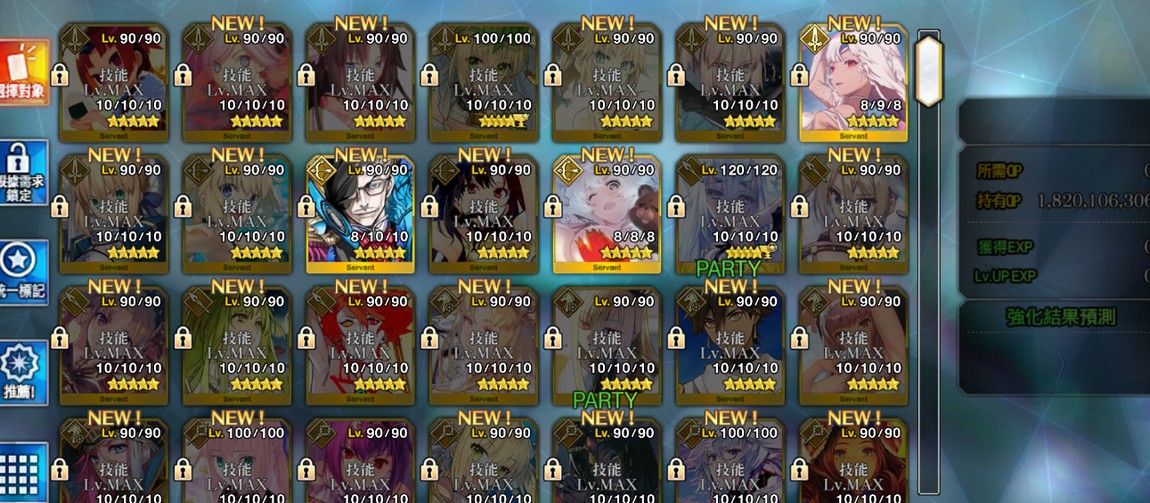Select the white-haired servant card with 8/9/8 skills
This screenshot has height=503, width=1150.
pos(853,84)
